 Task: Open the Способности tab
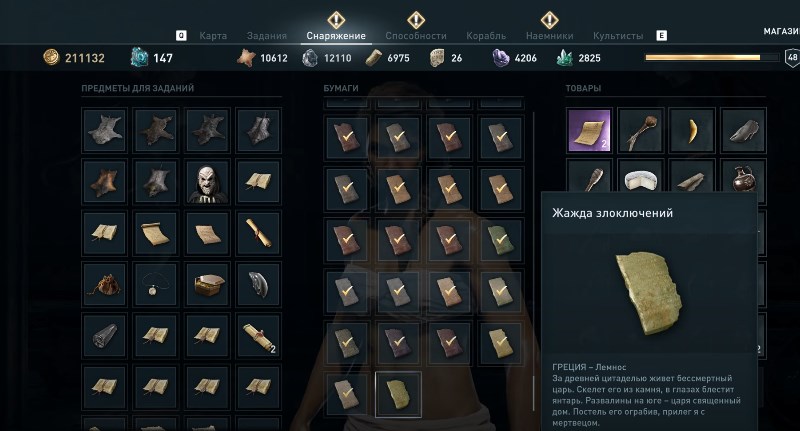click(x=416, y=36)
